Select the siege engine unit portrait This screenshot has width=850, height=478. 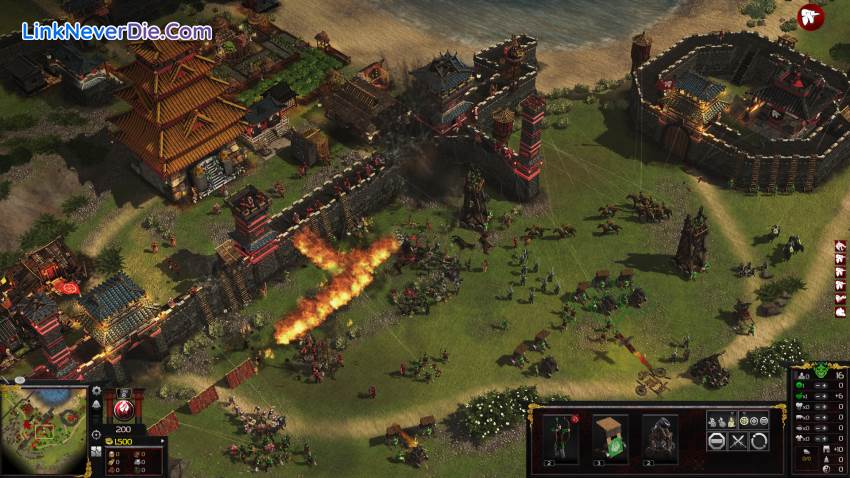pos(660,436)
